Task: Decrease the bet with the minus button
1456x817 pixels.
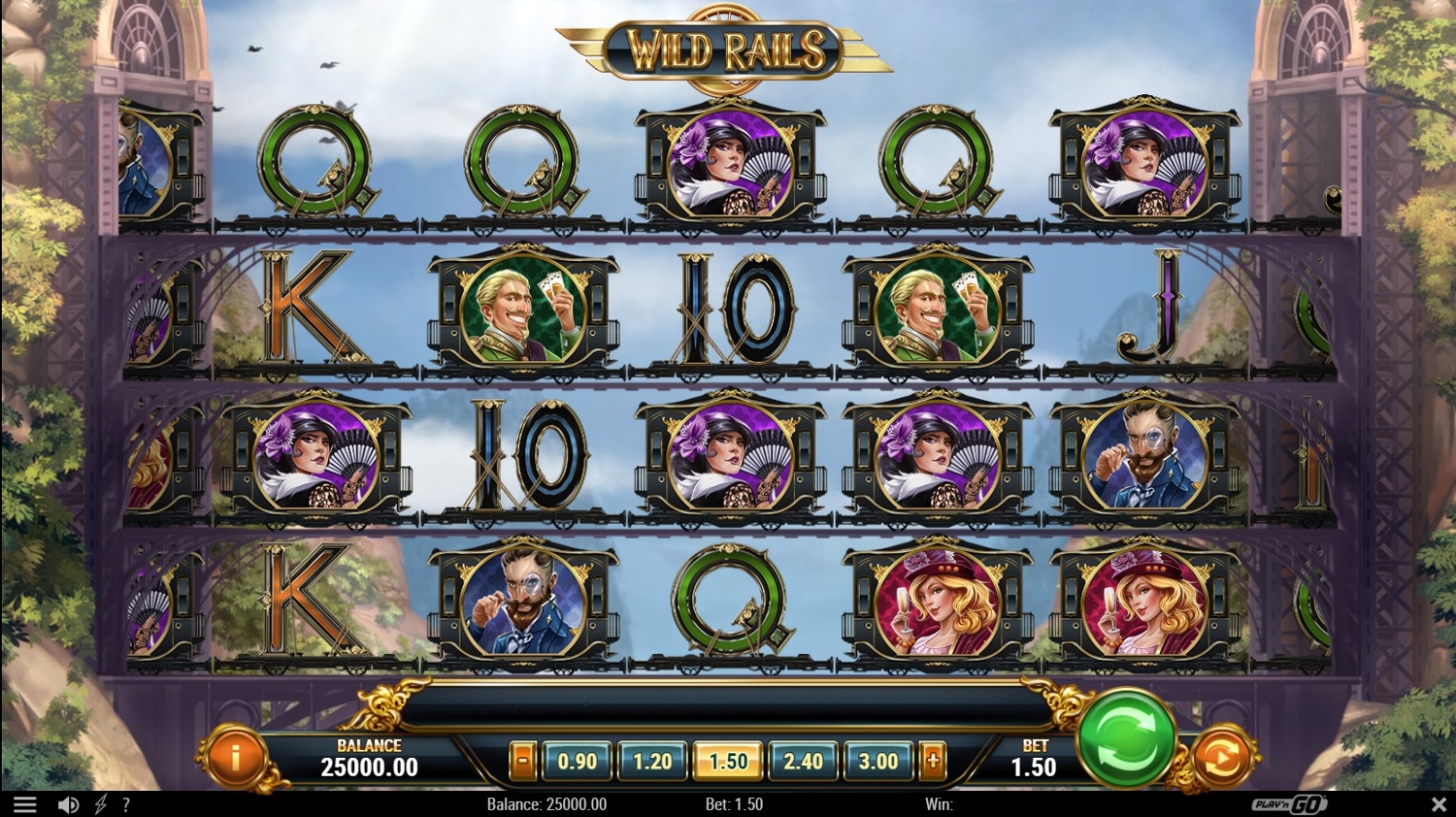Action: [522, 762]
